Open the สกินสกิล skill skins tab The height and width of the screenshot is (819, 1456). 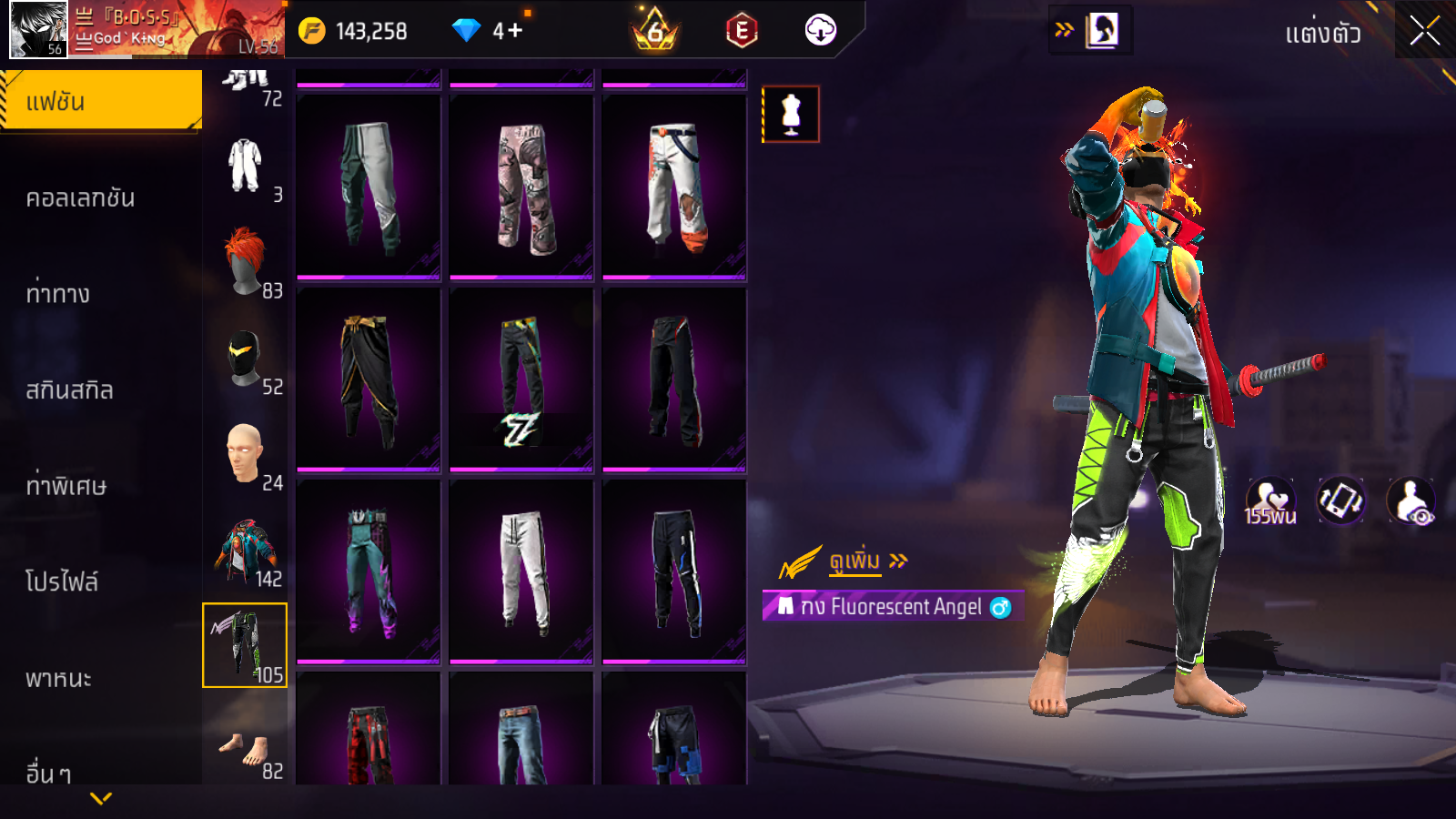[x=69, y=390]
